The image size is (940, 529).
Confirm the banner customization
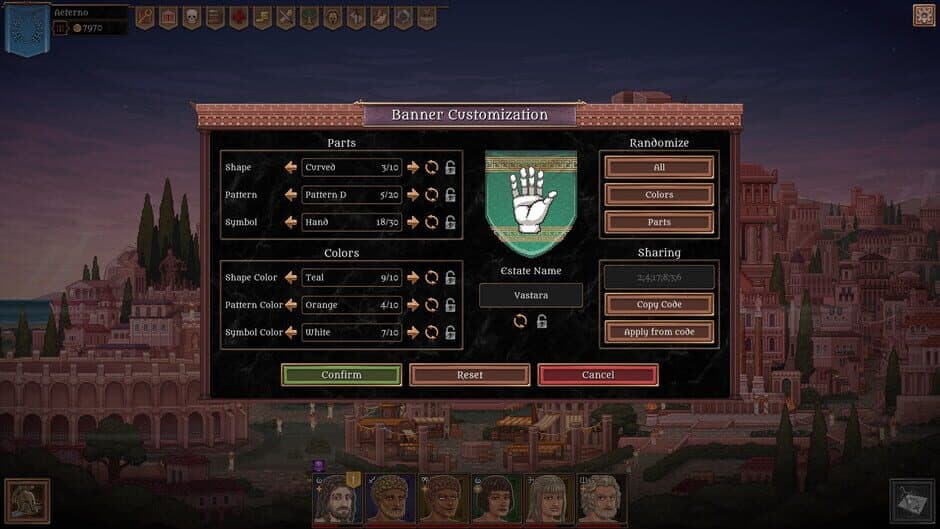(x=341, y=375)
